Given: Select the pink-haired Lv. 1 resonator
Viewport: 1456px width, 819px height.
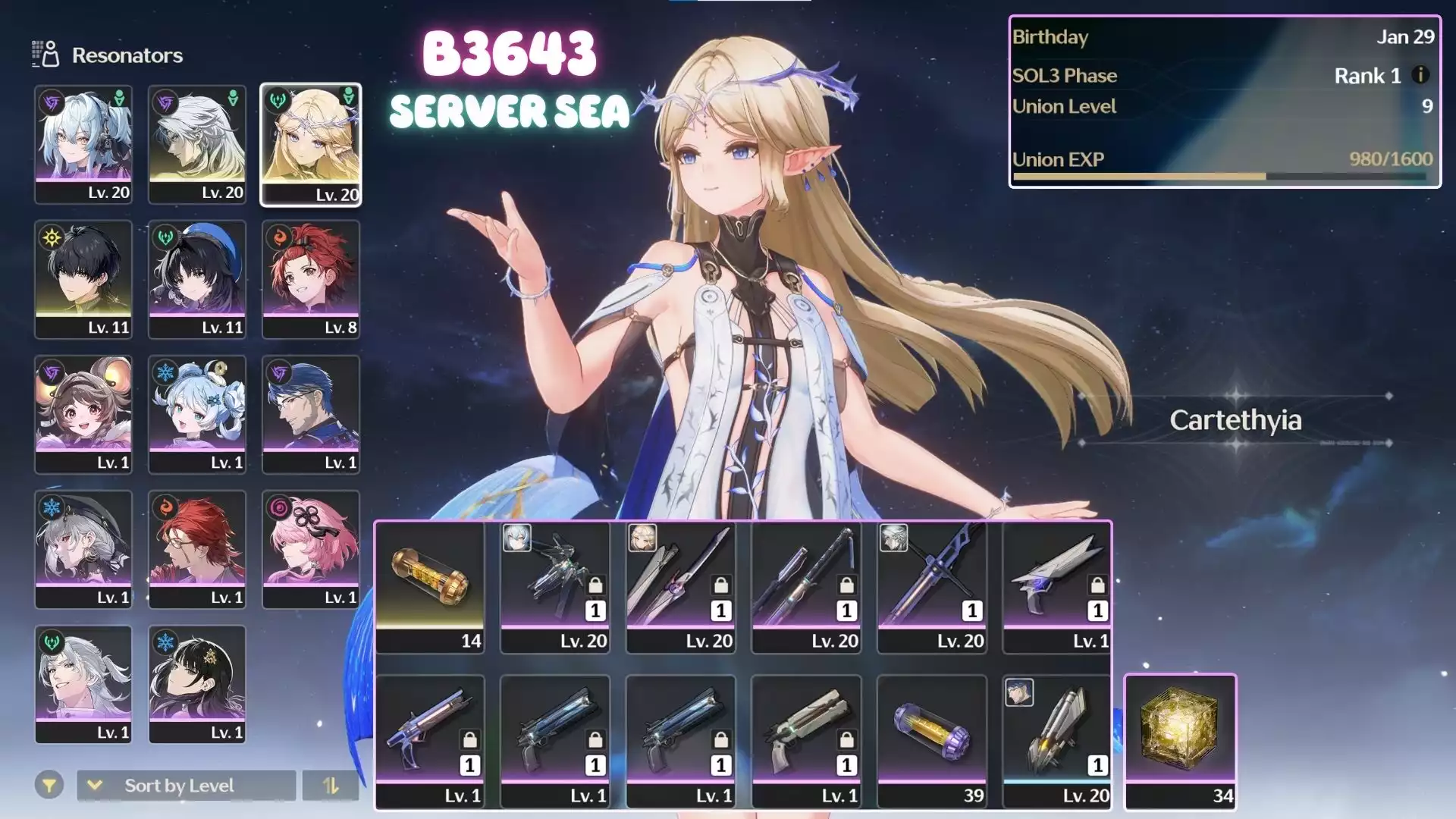Looking at the screenshot, I should coord(311,548).
